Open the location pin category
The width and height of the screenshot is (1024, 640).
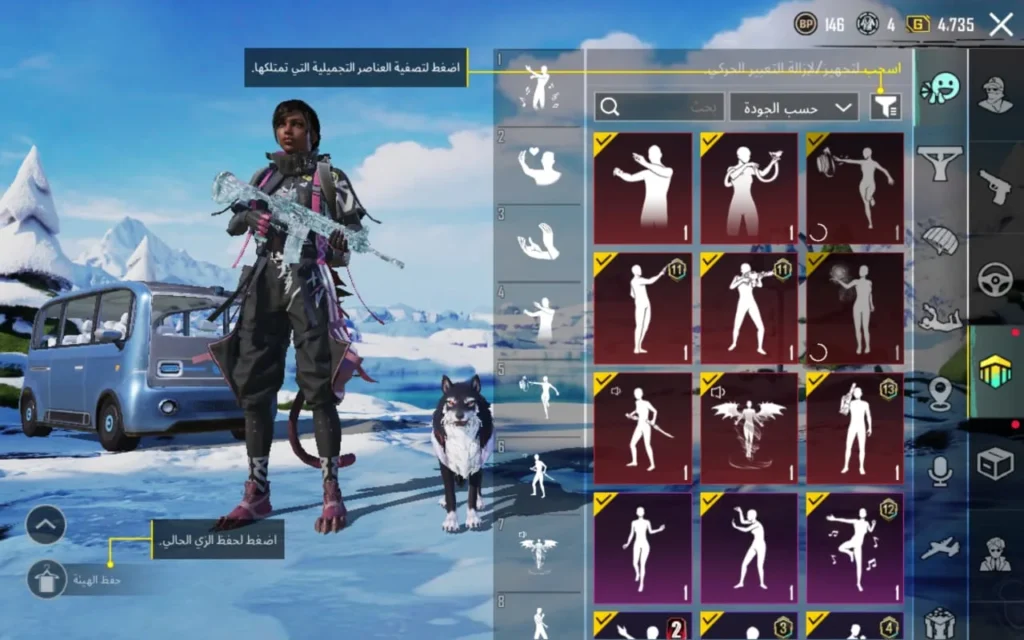click(x=940, y=394)
